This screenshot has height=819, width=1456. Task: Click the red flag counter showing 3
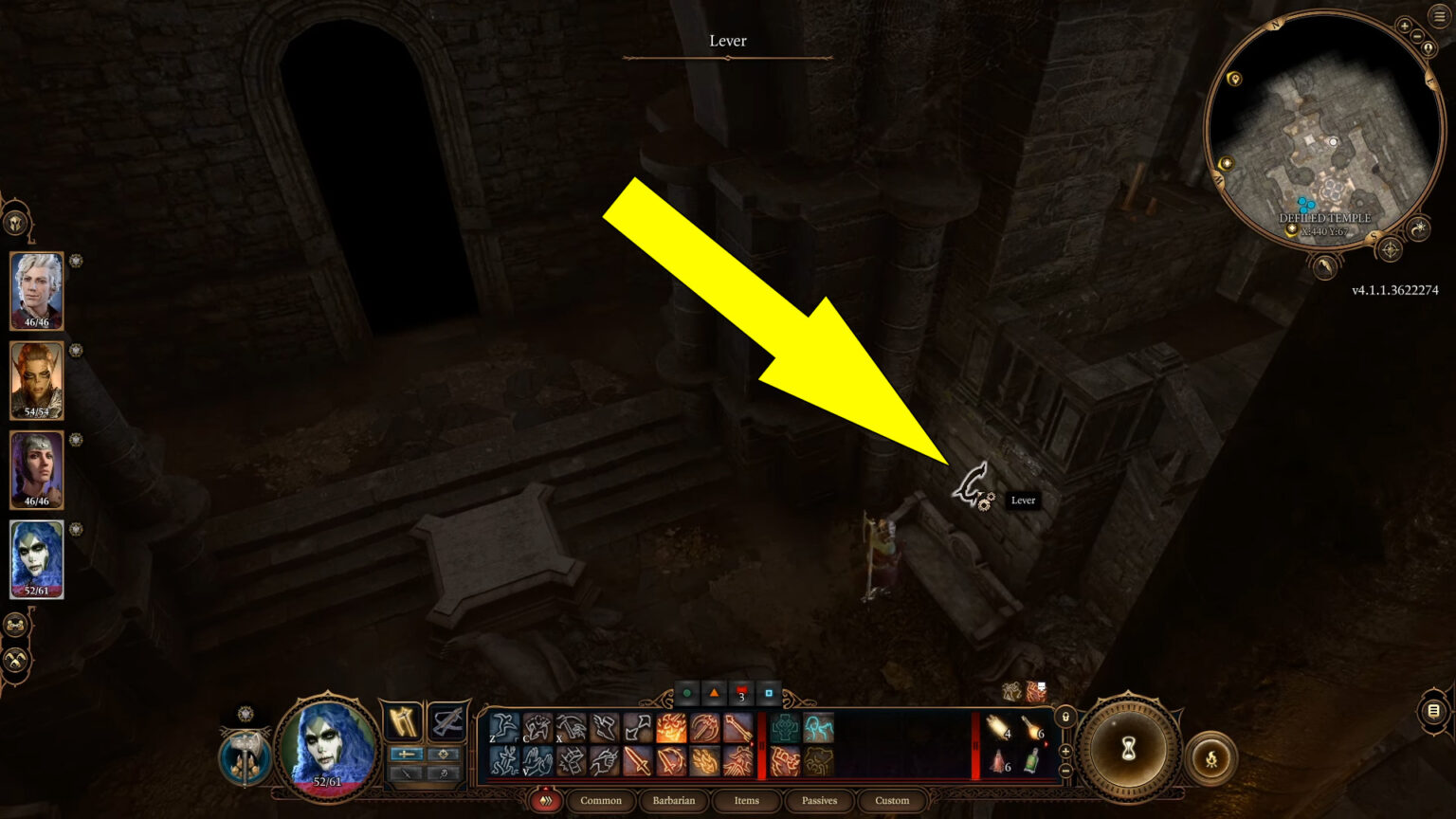pos(738,694)
